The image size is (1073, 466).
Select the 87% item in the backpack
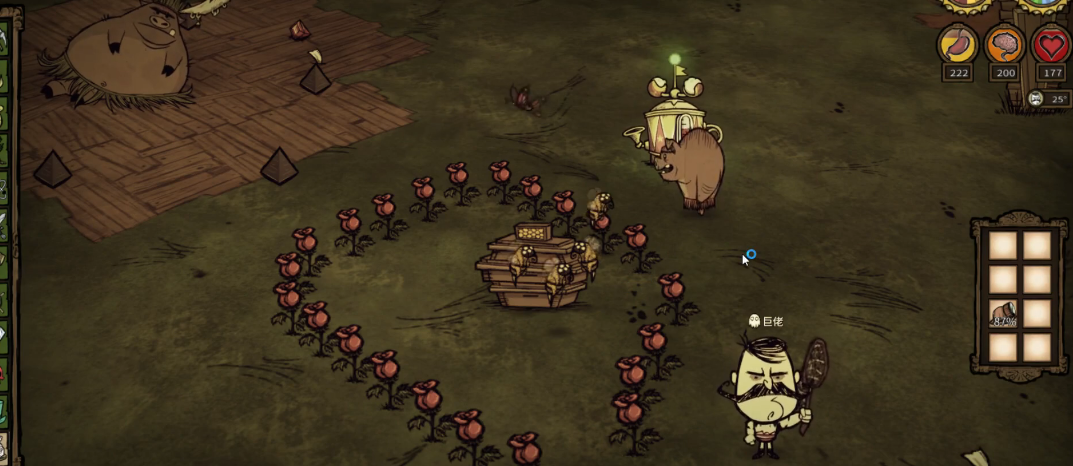pos(1003,313)
